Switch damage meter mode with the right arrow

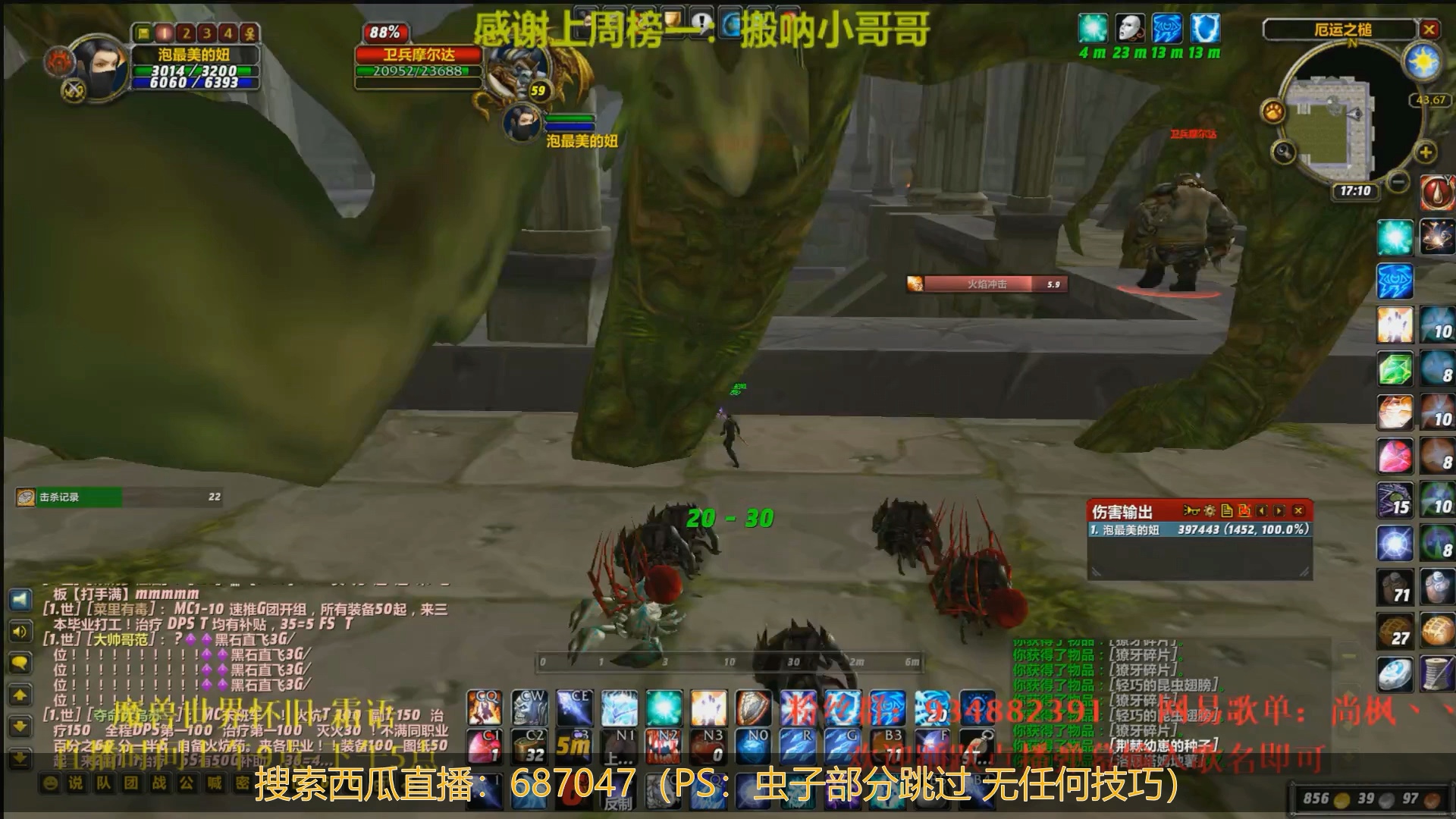point(1279,511)
